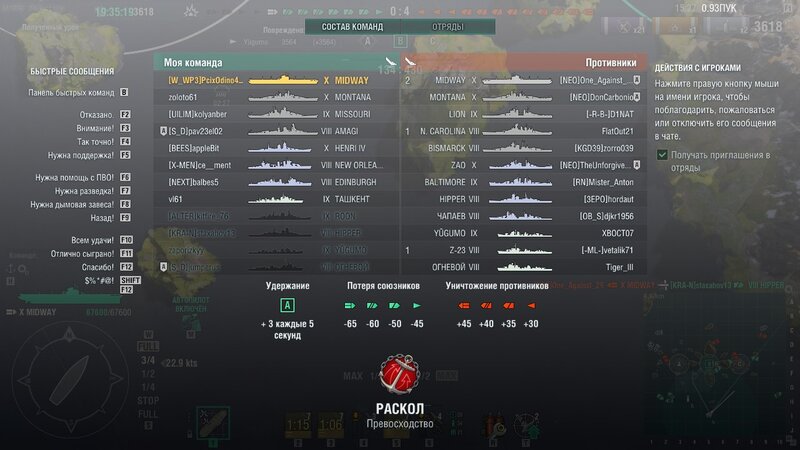Toggle the Получать приглашения в отряды checkbox
The height and width of the screenshot is (450, 800).
(663, 155)
